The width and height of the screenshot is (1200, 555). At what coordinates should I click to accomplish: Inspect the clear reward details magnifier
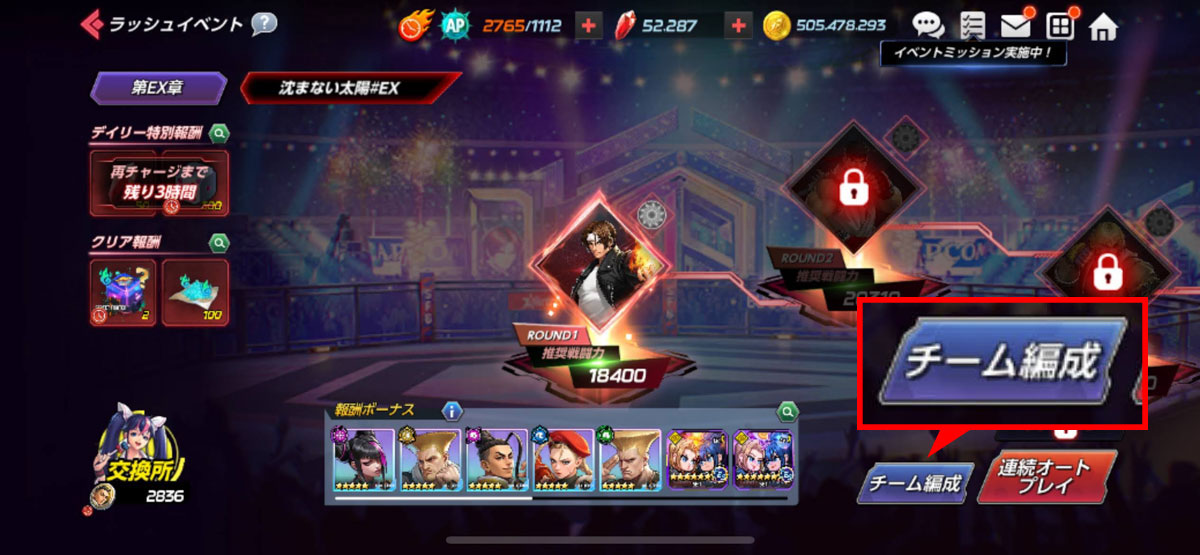219,242
